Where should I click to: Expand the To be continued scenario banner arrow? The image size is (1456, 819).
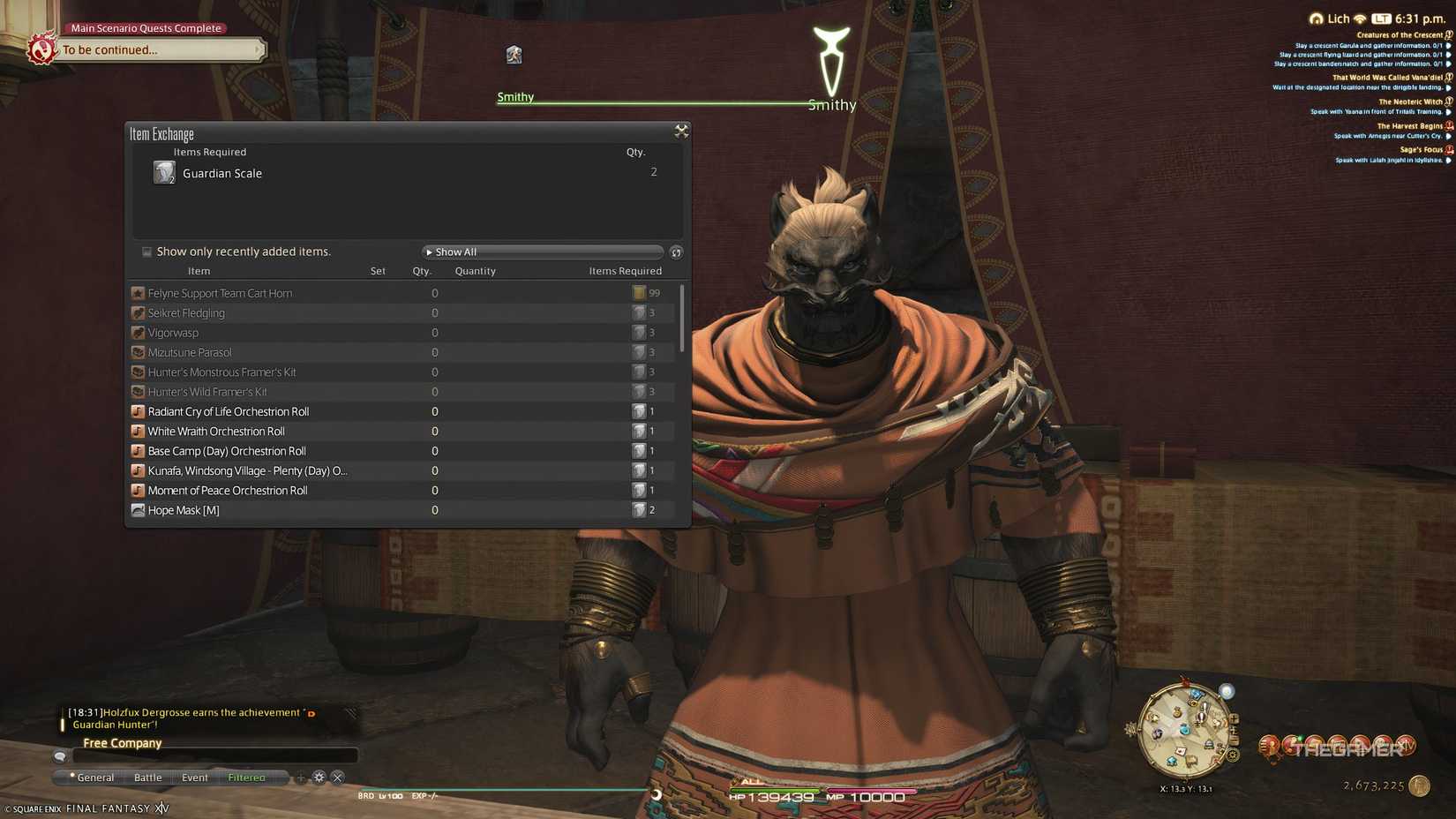point(257,50)
